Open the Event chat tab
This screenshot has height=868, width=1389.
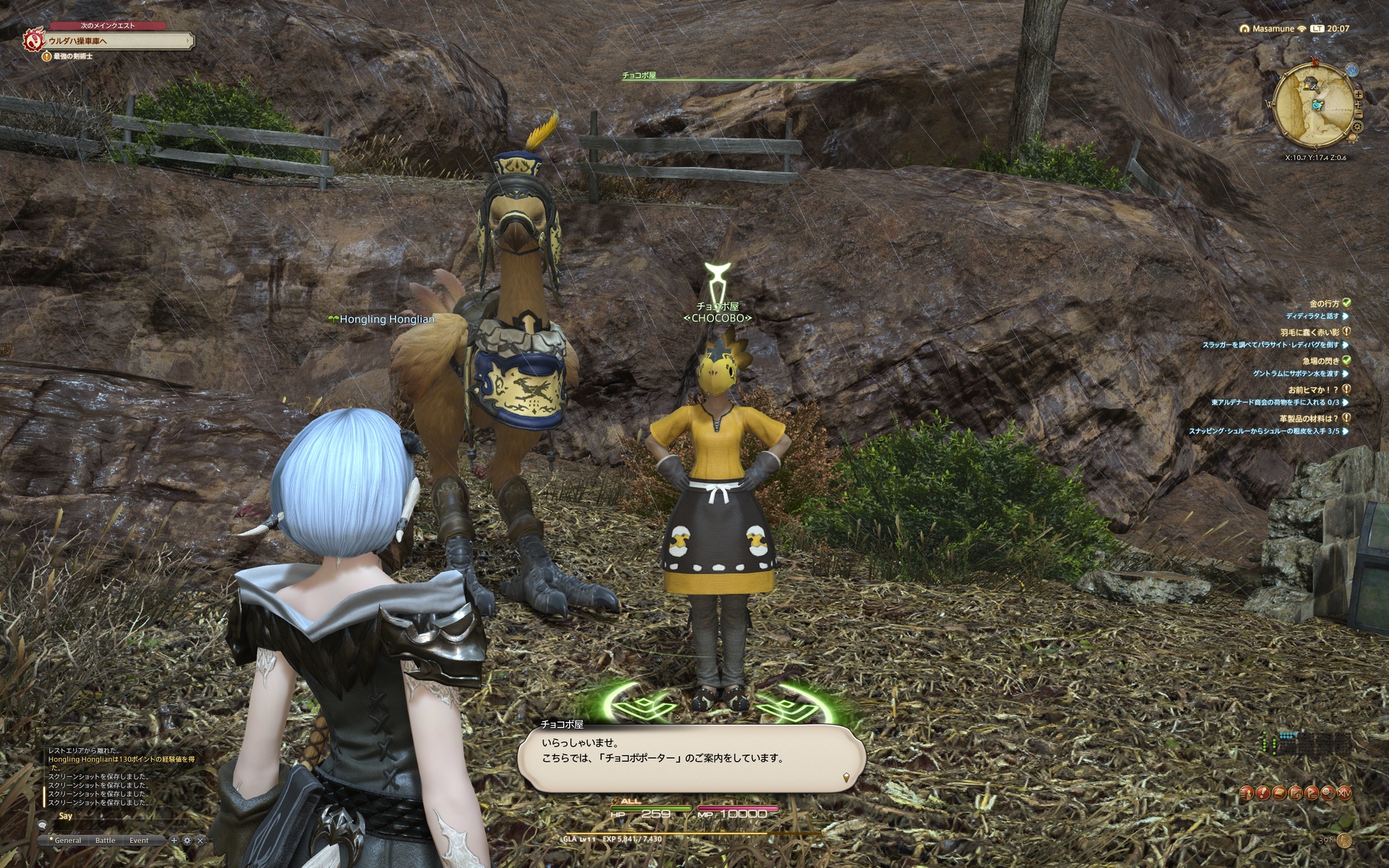[139, 841]
